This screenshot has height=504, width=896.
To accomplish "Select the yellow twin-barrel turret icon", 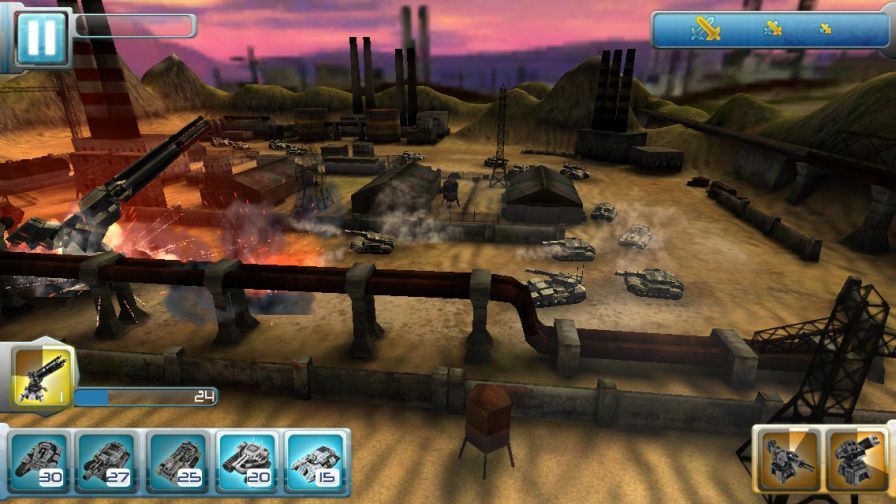I will (x=40, y=378).
